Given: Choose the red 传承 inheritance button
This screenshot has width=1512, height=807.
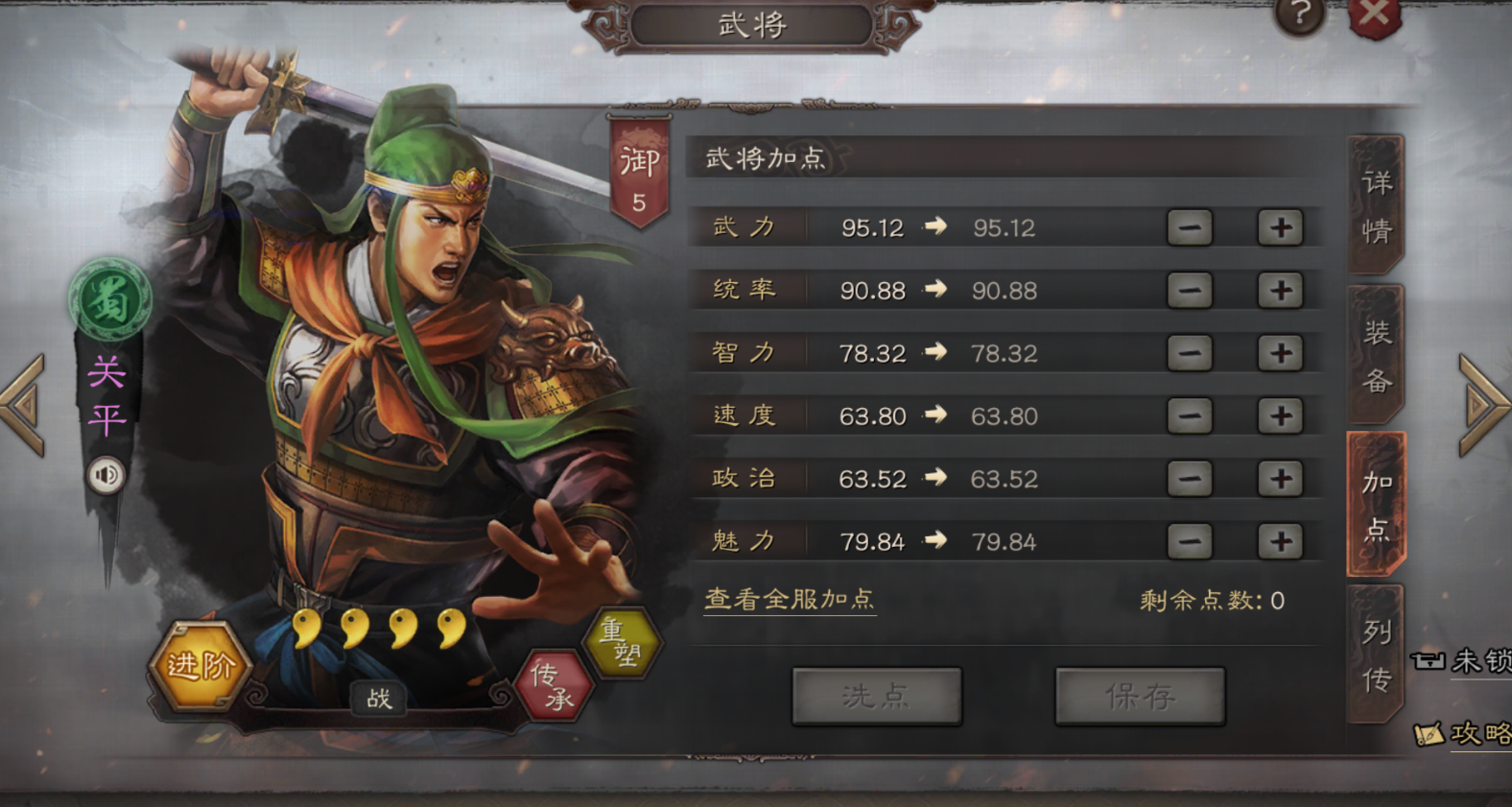Looking at the screenshot, I should (554, 686).
